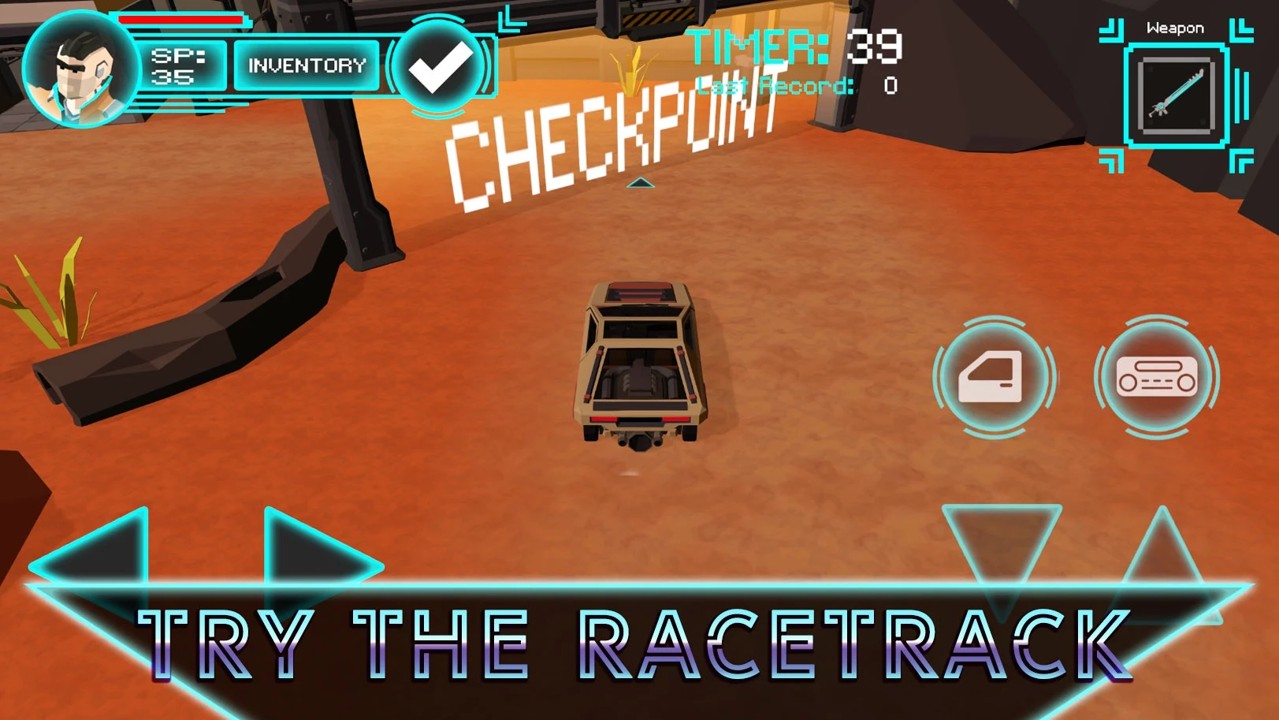1279x720 pixels.
Task: Toggle the car radio button
Action: (x=1157, y=378)
